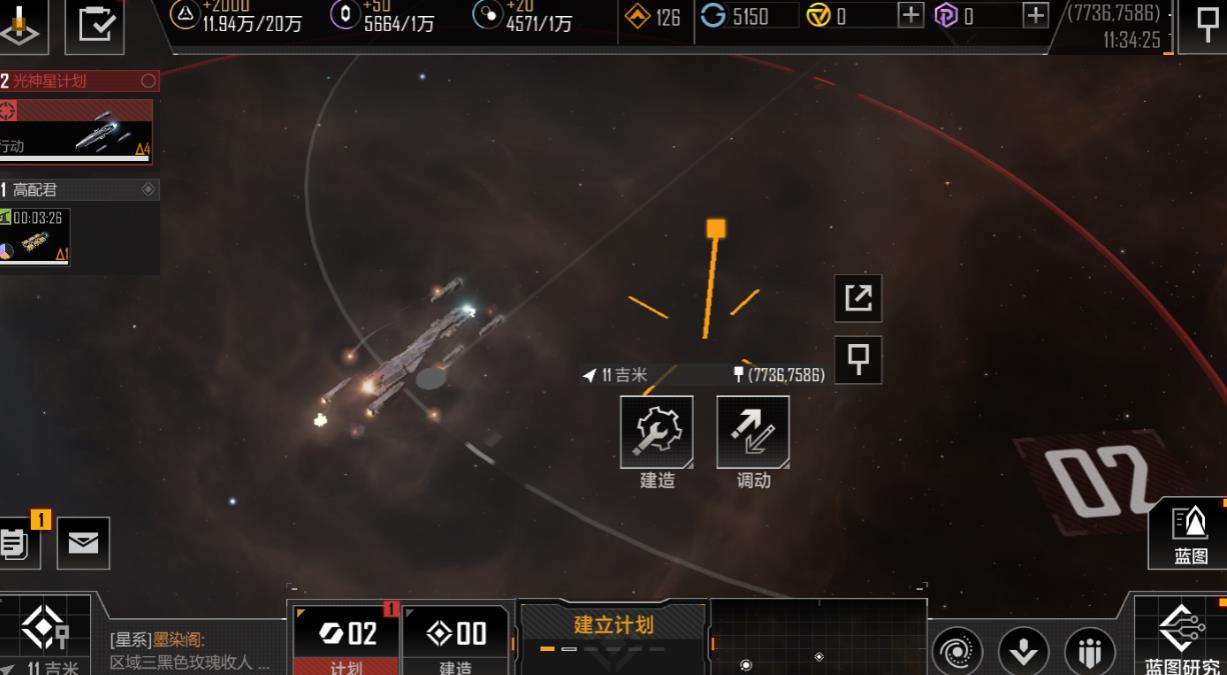This screenshot has width=1227, height=675.
Task: Bookmark location with the flag marker icon
Action: pyautogui.click(x=858, y=360)
